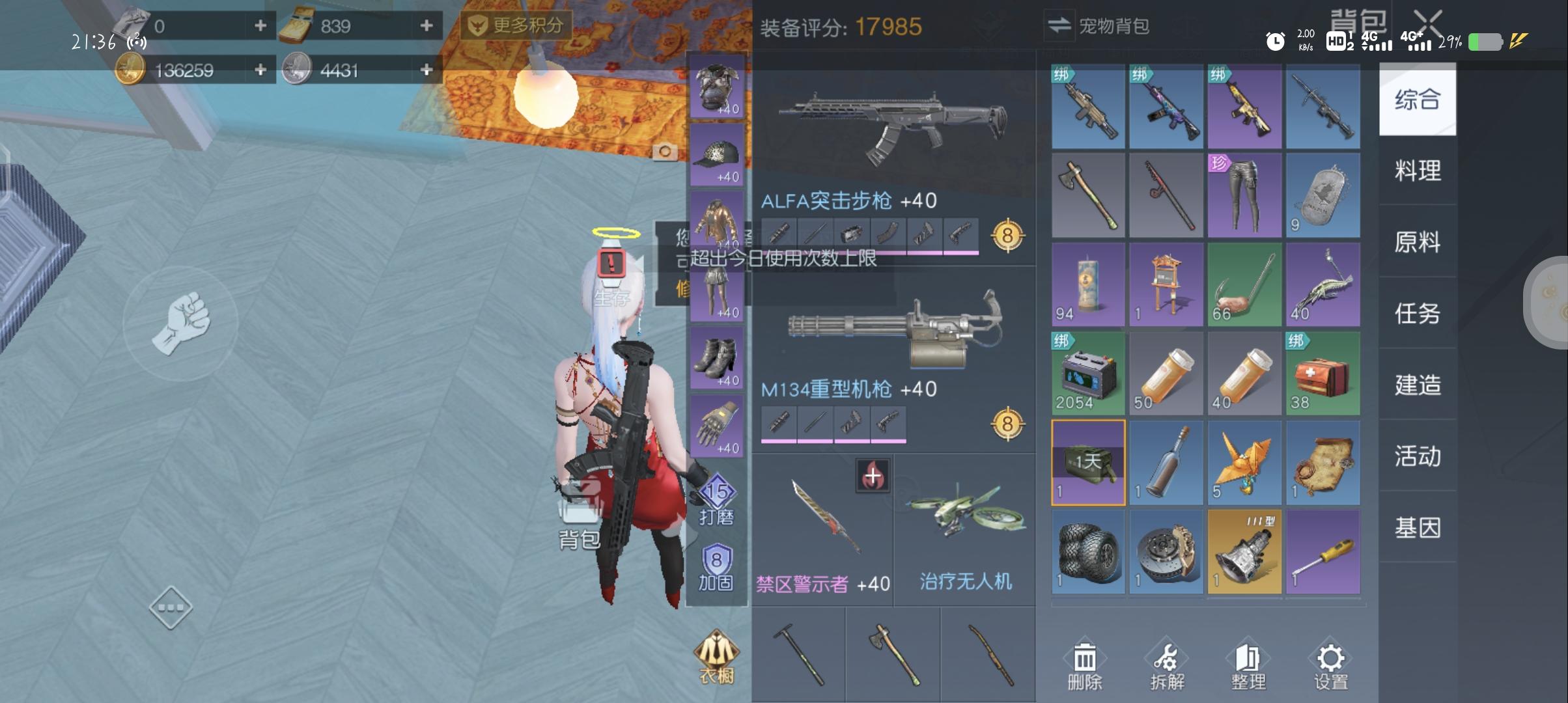Select the screwdriver item in inventory
Screen dimensions: 1568x703
pos(1323,550)
